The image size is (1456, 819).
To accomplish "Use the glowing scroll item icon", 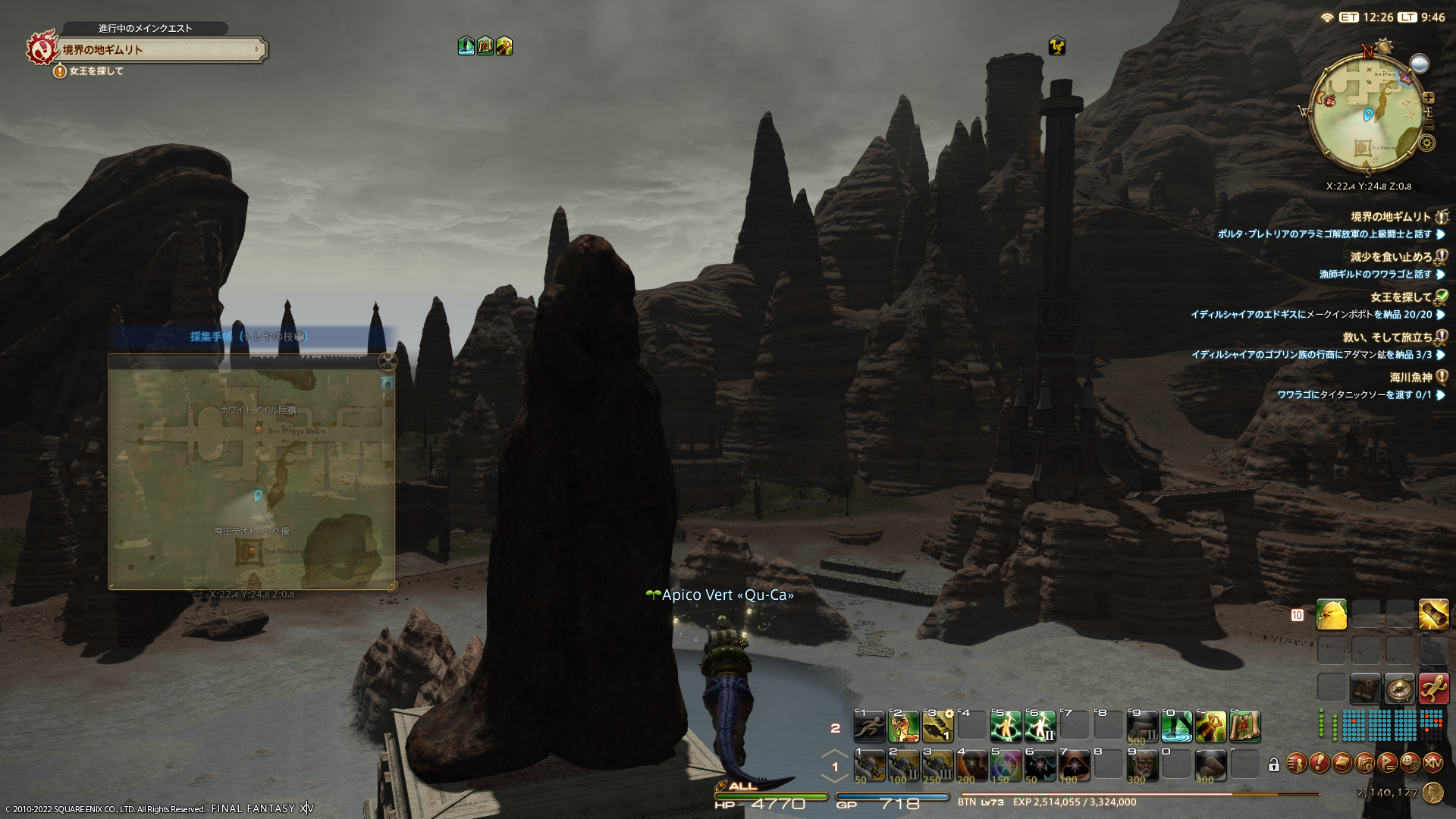I will [x=1433, y=615].
